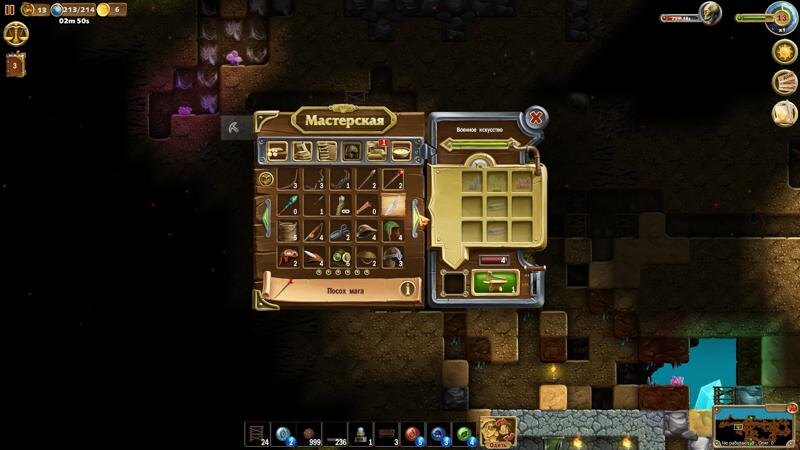
Task: Click the Одеть equip button
Action: [498, 432]
